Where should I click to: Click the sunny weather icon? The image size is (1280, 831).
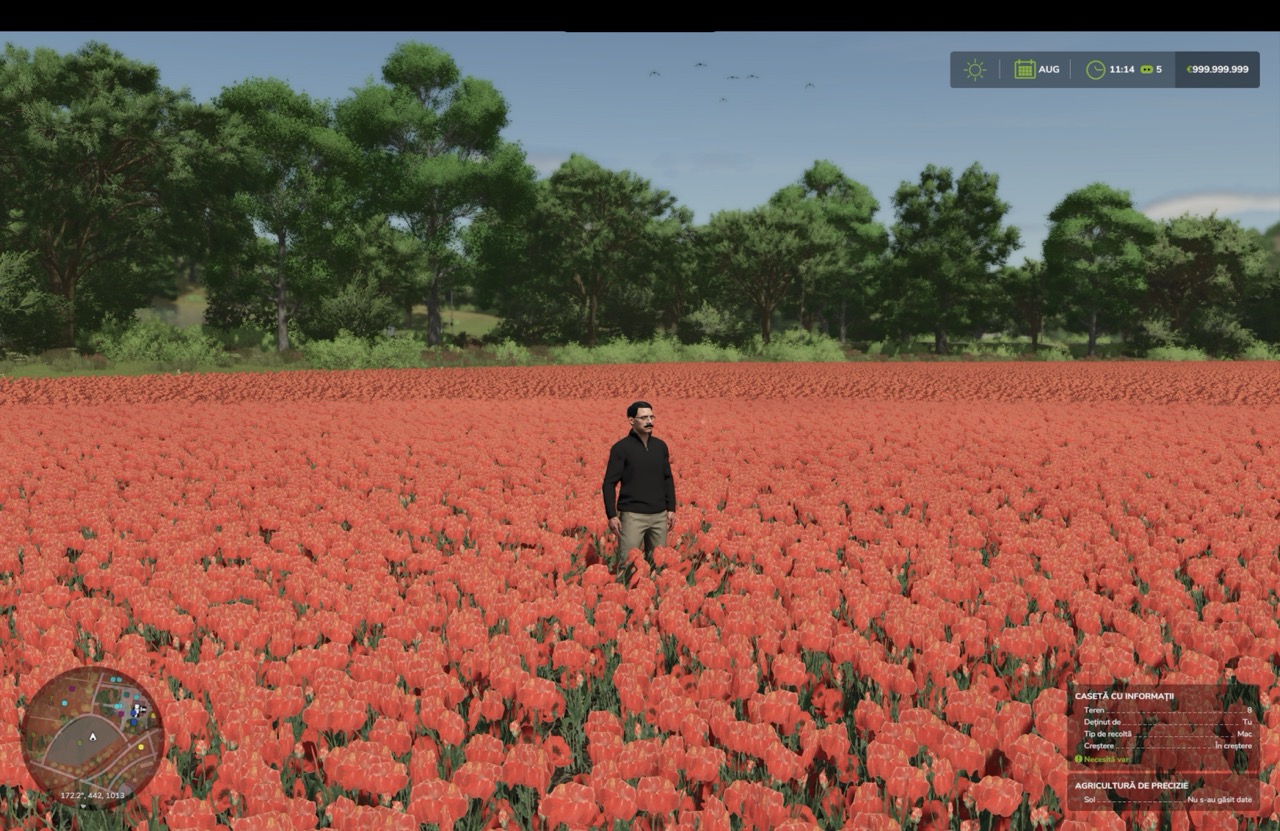pyautogui.click(x=974, y=70)
